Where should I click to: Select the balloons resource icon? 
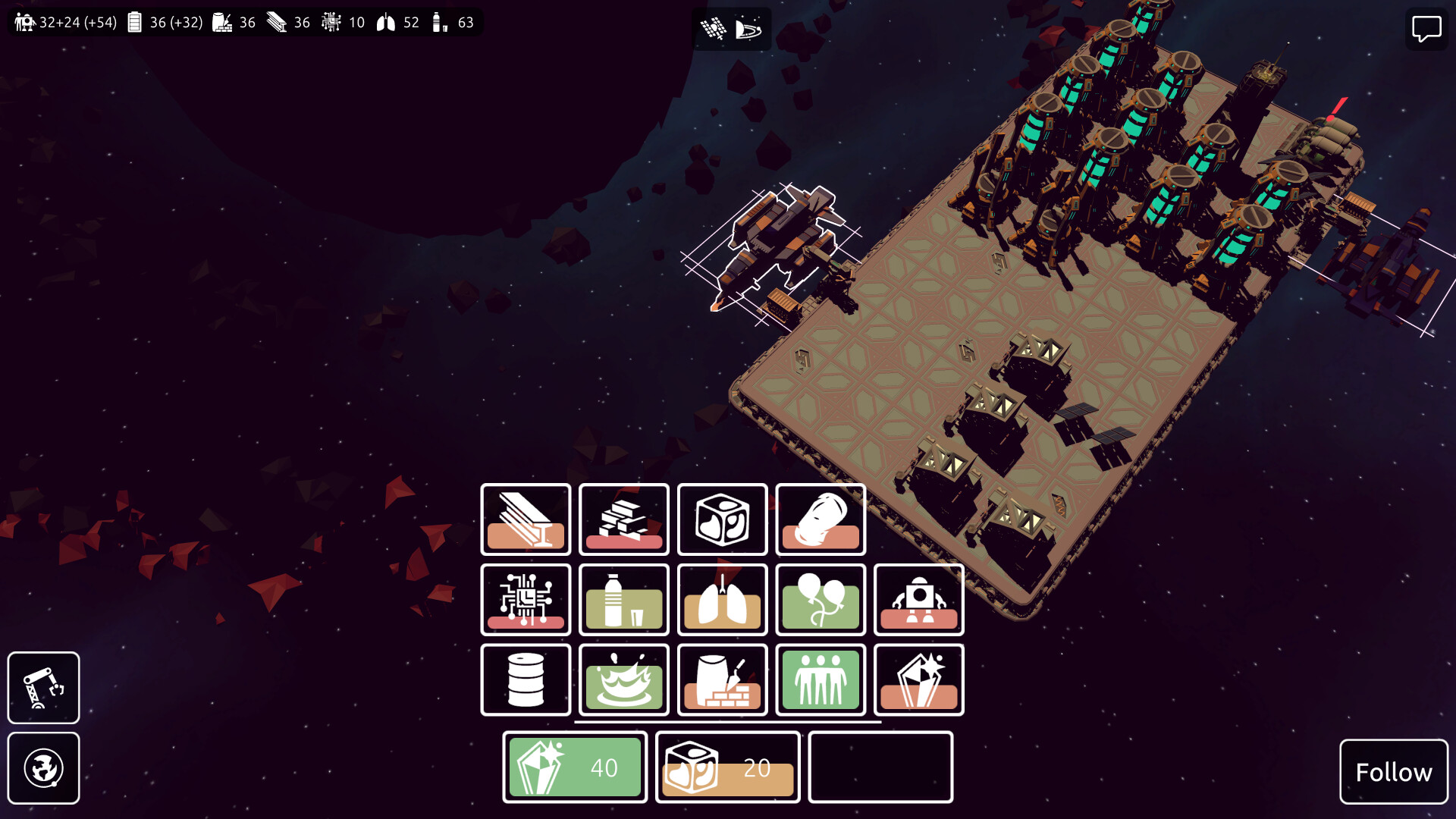pos(820,599)
